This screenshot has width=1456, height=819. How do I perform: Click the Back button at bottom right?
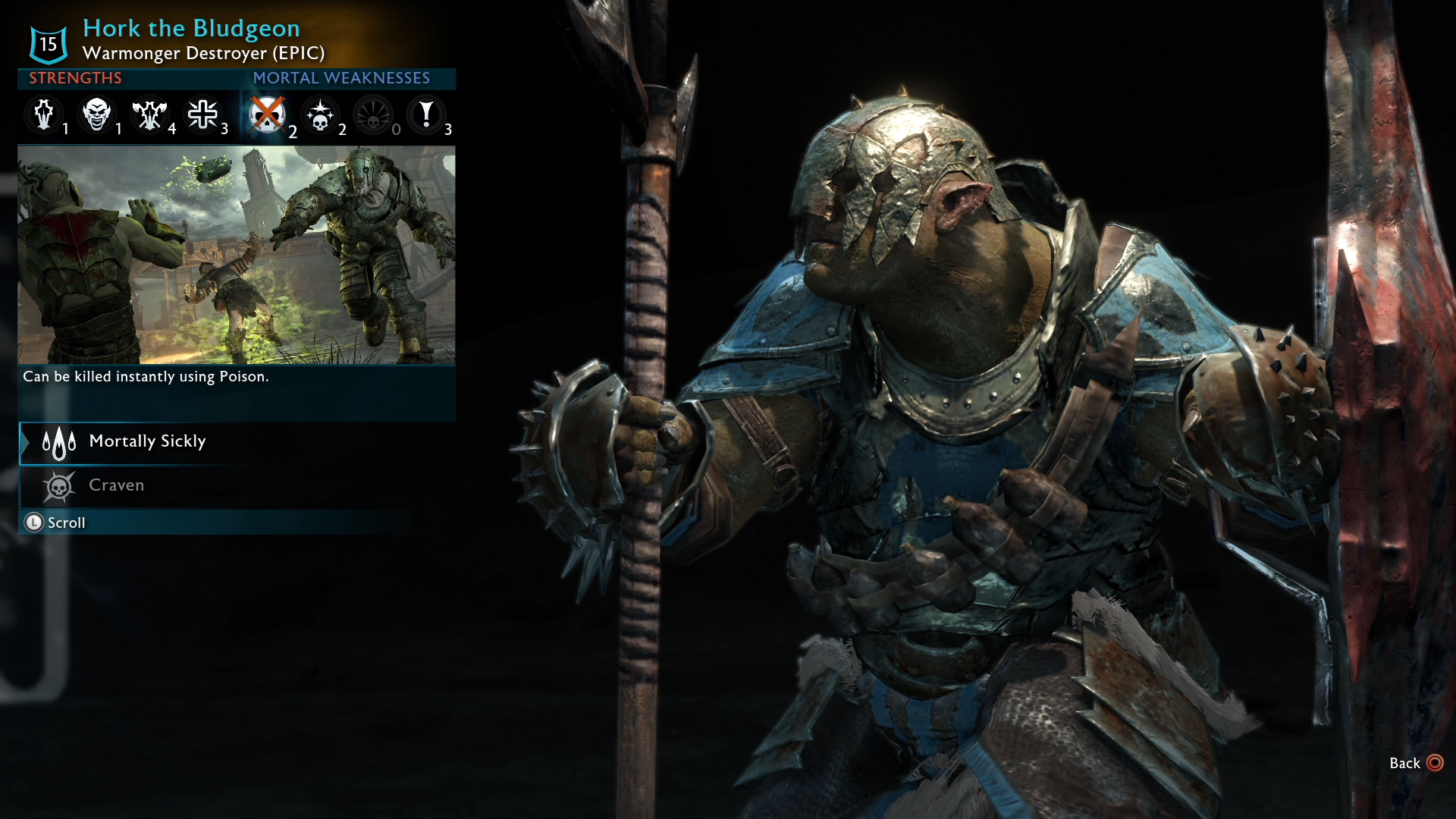(x=1407, y=764)
